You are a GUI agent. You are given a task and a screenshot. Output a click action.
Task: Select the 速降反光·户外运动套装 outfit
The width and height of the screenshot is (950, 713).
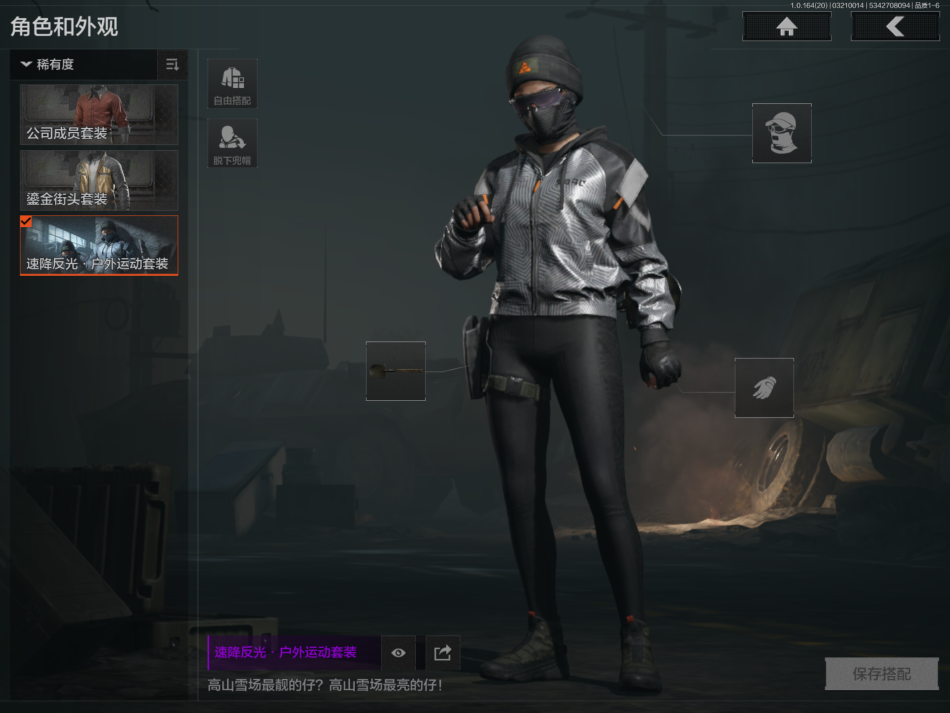point(99,246)
